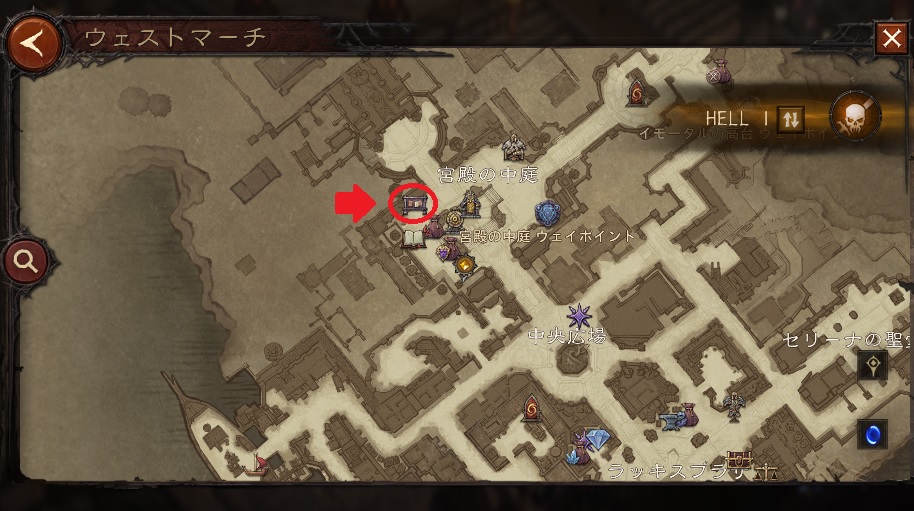Viewport: 914px width, 511px height.
Task: Open the map search magnifier
Action: (27, 262)
